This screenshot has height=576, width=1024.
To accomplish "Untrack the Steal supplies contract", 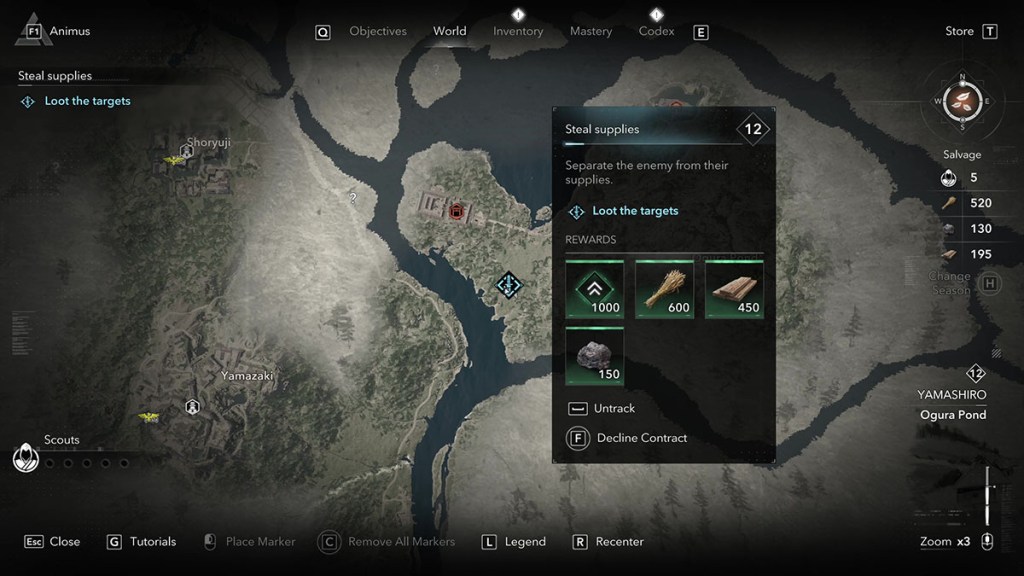I will [x=614, y=409].
